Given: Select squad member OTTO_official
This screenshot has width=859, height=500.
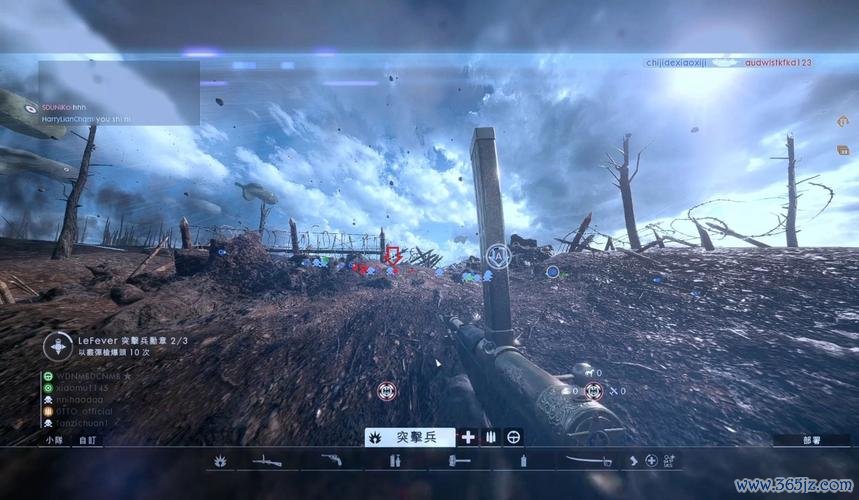Looking at the screenshot, I should (x=83, y=410).
